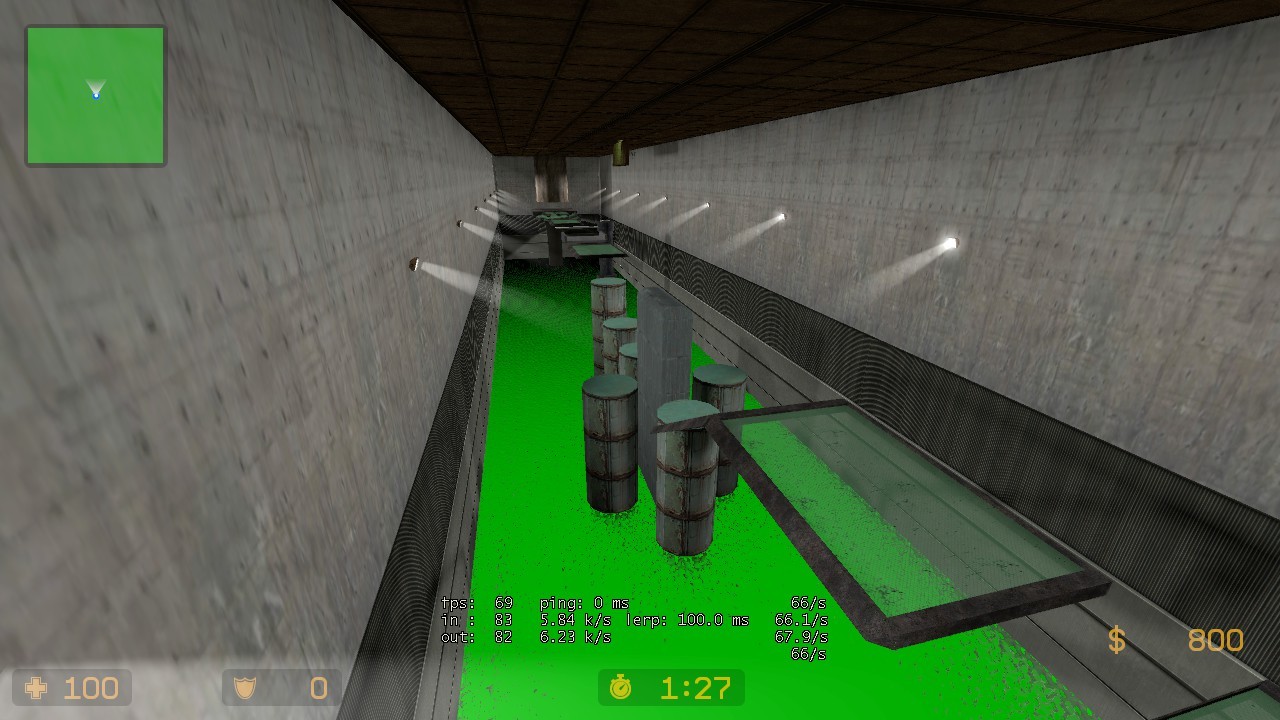Click the dollar sign next to 800
The width and height of the screenshot is (1280, 720).
coord(1118,641)
